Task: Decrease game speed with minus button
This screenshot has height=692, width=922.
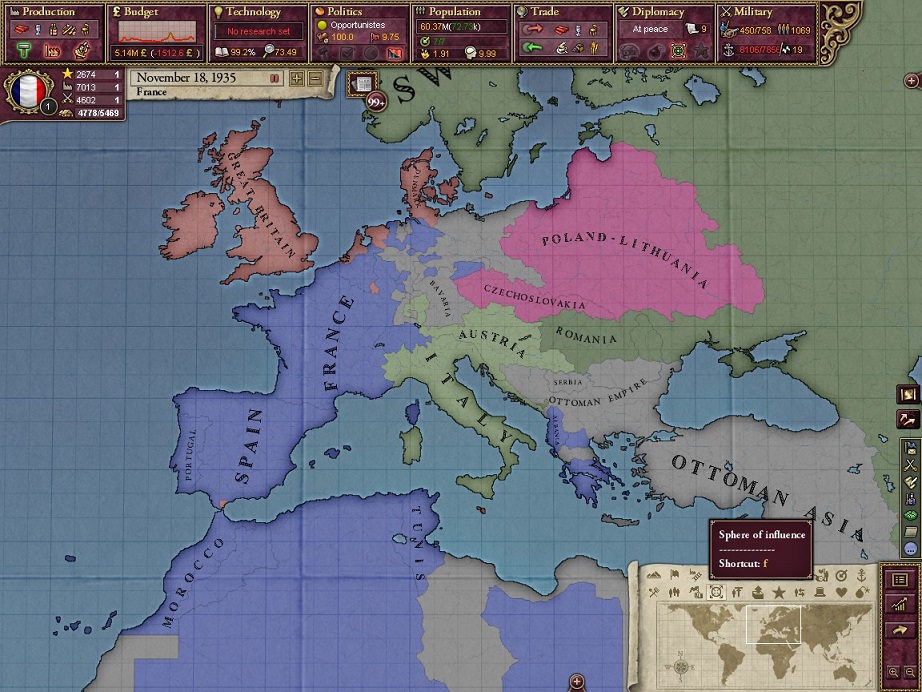Action: [x=315, y=78]
